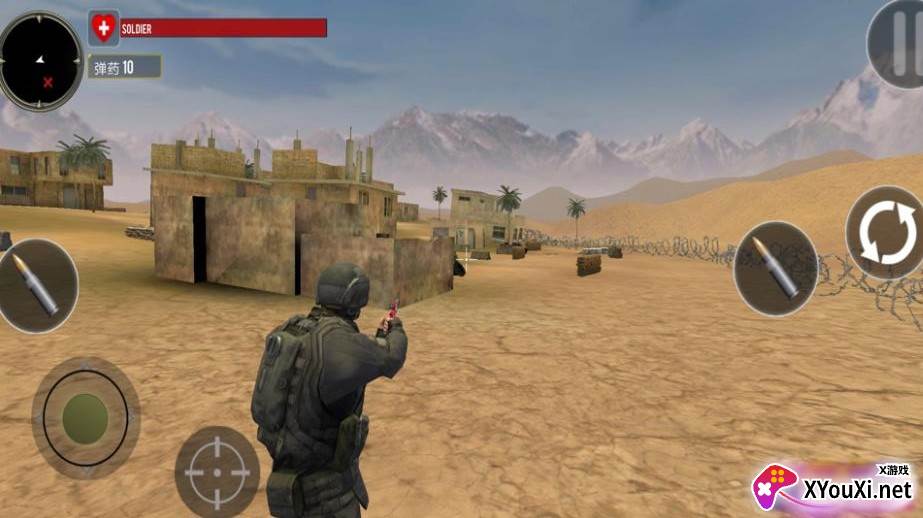Viewport: 923px width, 518px height.
Task: Pause the game with the pause button
Action: 896,42
